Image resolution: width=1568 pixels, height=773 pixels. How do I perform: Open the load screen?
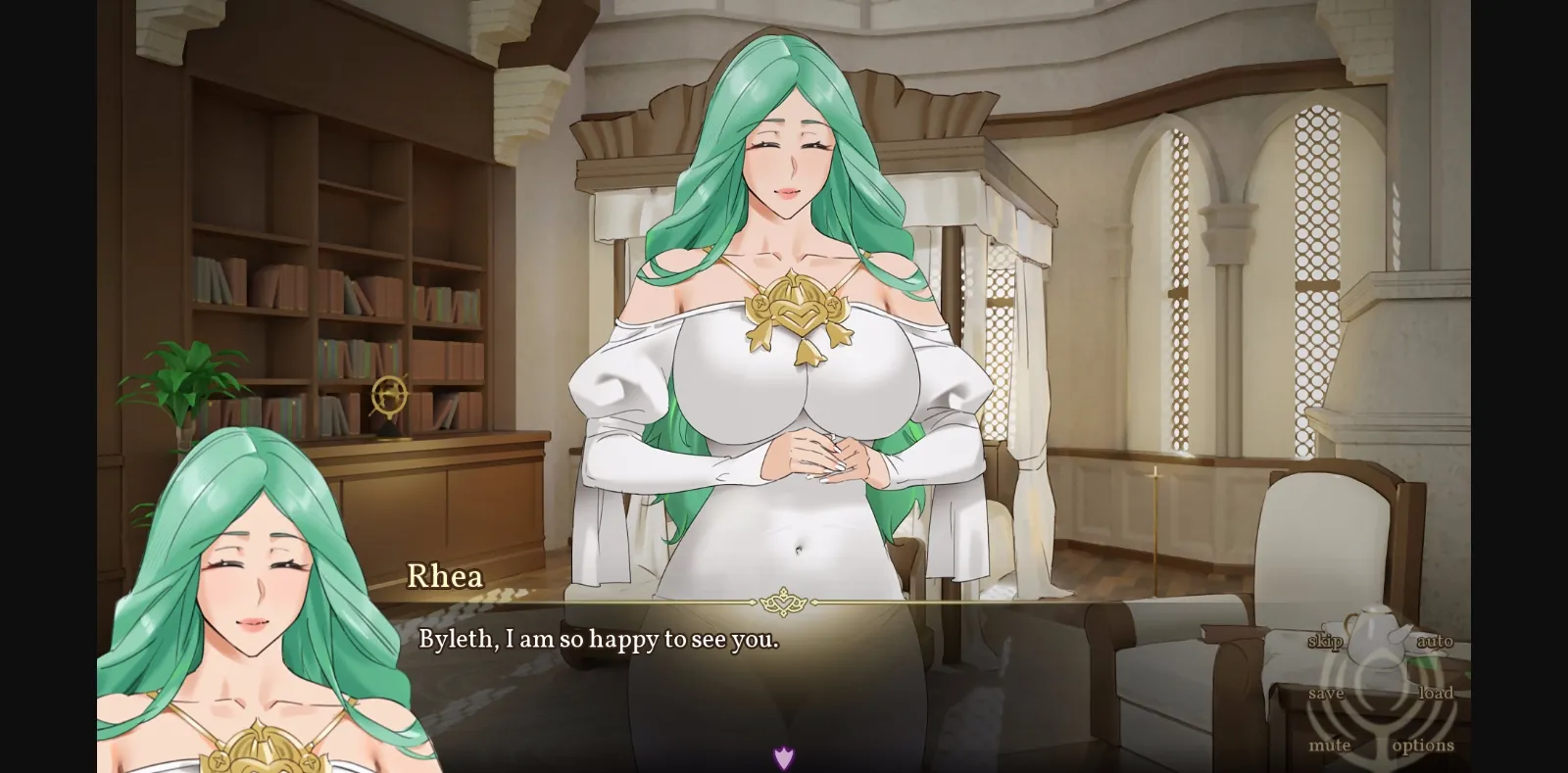click(1437, 693)
